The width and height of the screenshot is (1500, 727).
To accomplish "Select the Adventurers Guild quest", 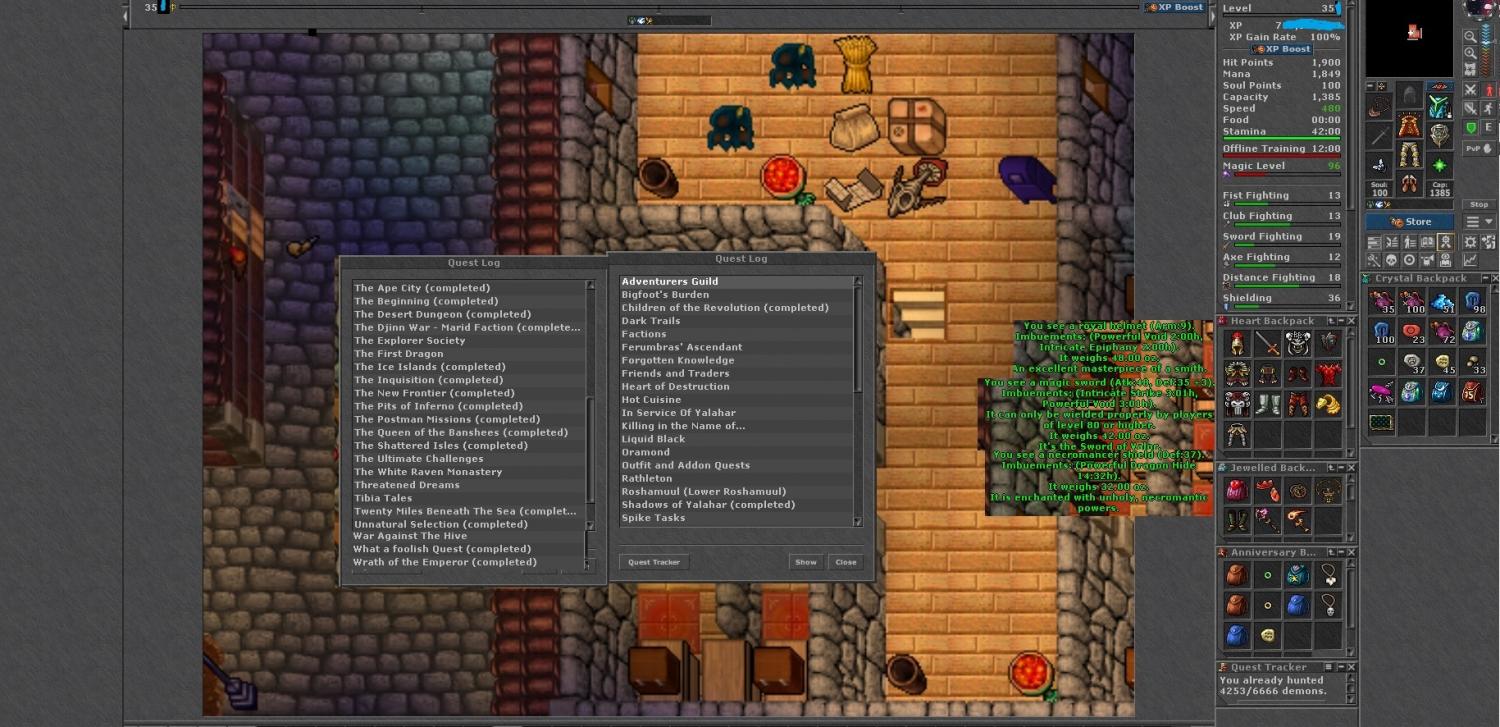I will (x=670, y=282).
